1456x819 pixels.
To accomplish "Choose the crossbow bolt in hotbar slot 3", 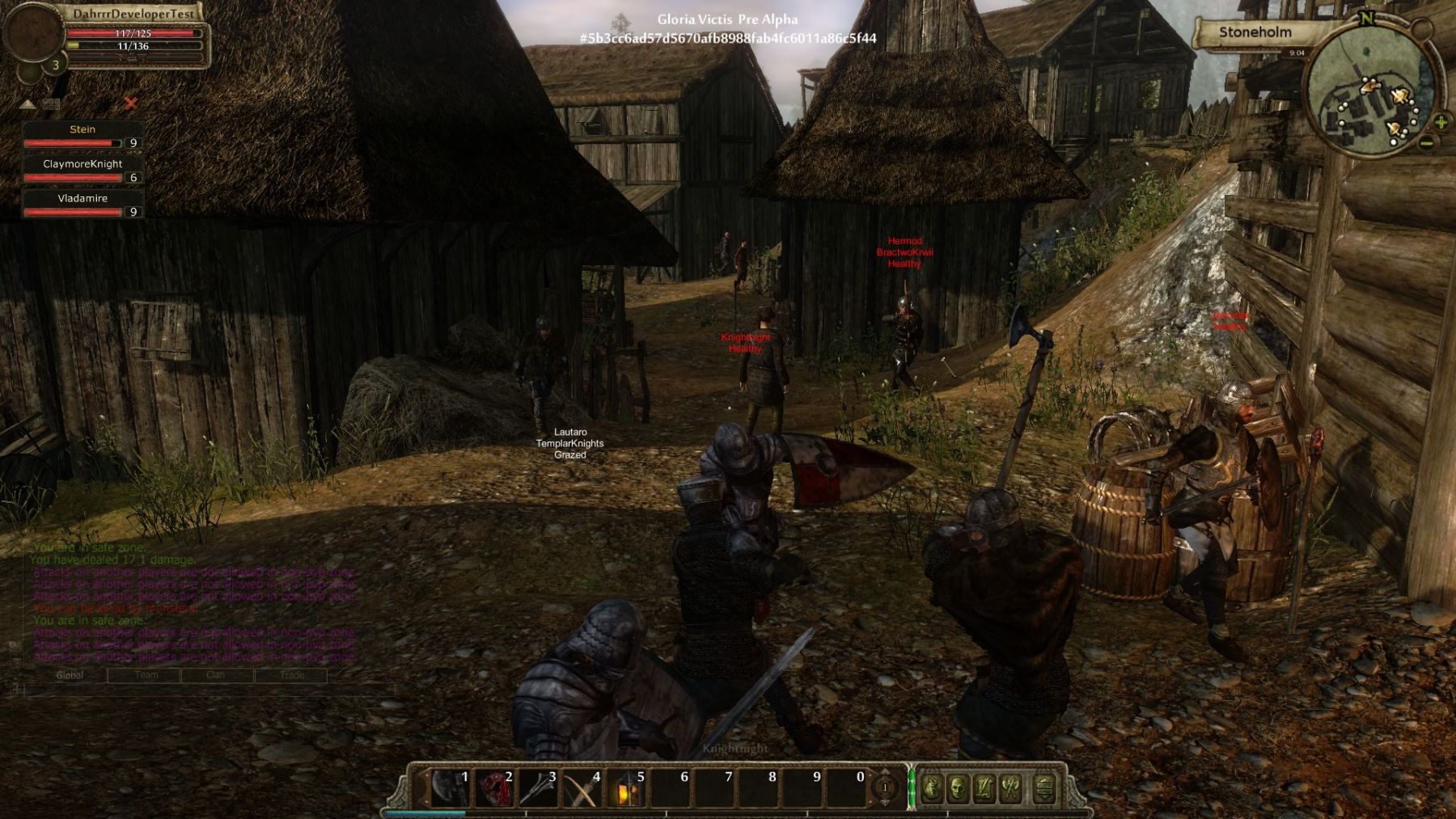I will click(x=537, y=787).
